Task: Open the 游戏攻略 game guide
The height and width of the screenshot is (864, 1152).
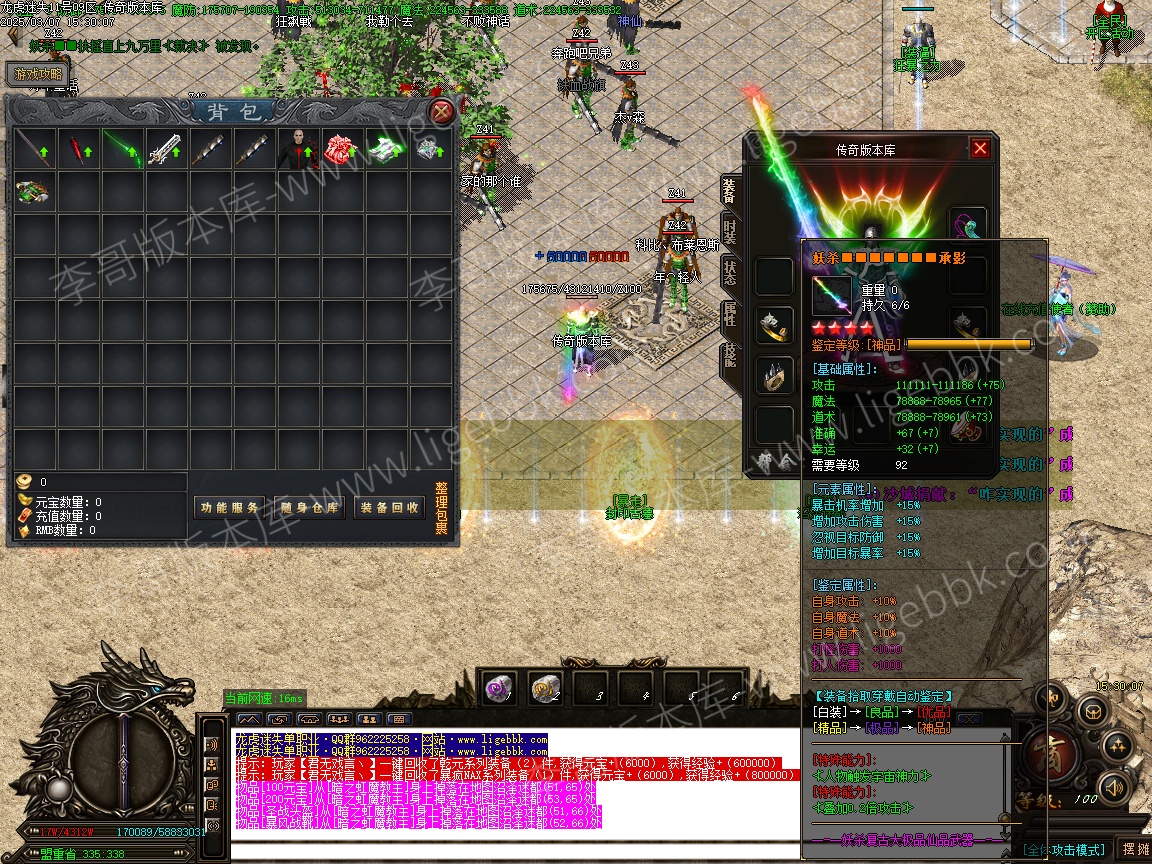Action: point(39,74)
